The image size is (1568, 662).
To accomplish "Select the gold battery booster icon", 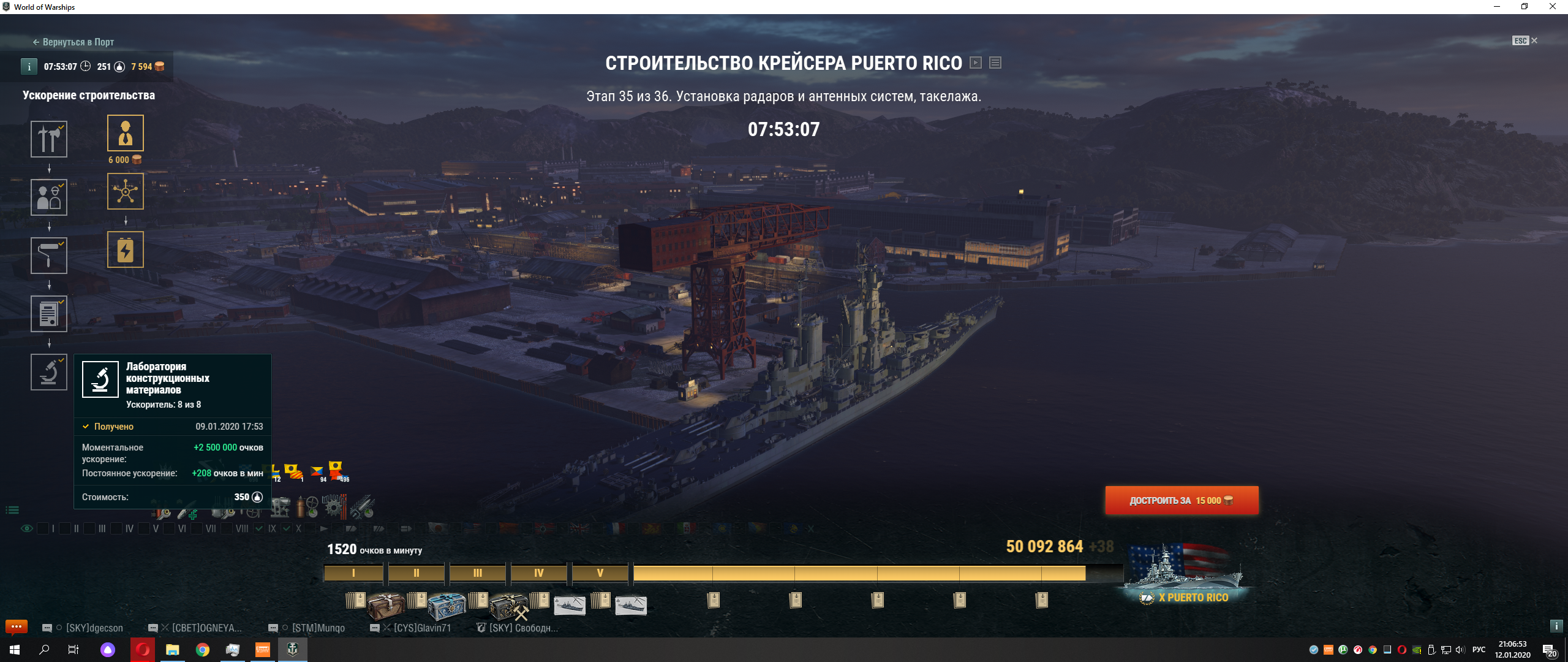I will 126,249.
